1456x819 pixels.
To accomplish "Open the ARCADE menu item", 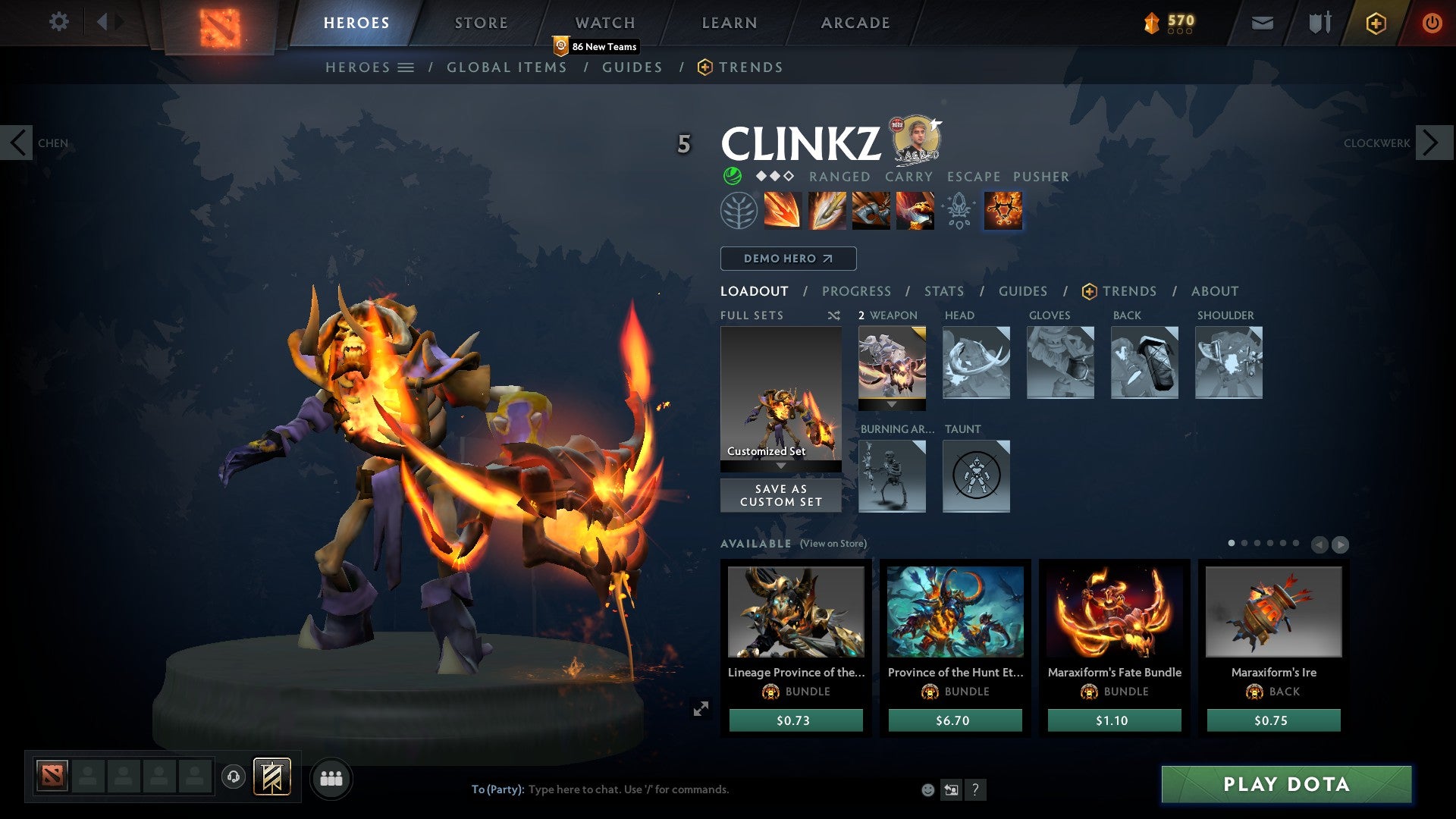I will [855, 22].
